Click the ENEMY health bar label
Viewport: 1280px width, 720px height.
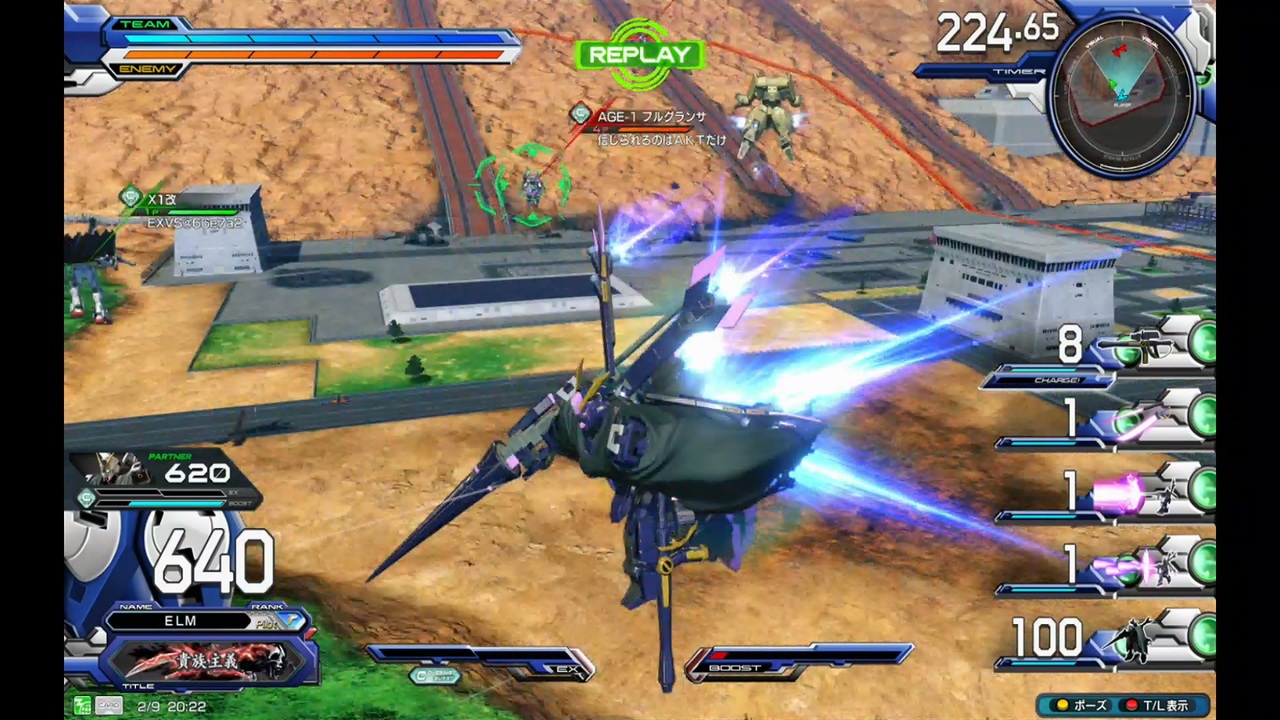point(148,68)
